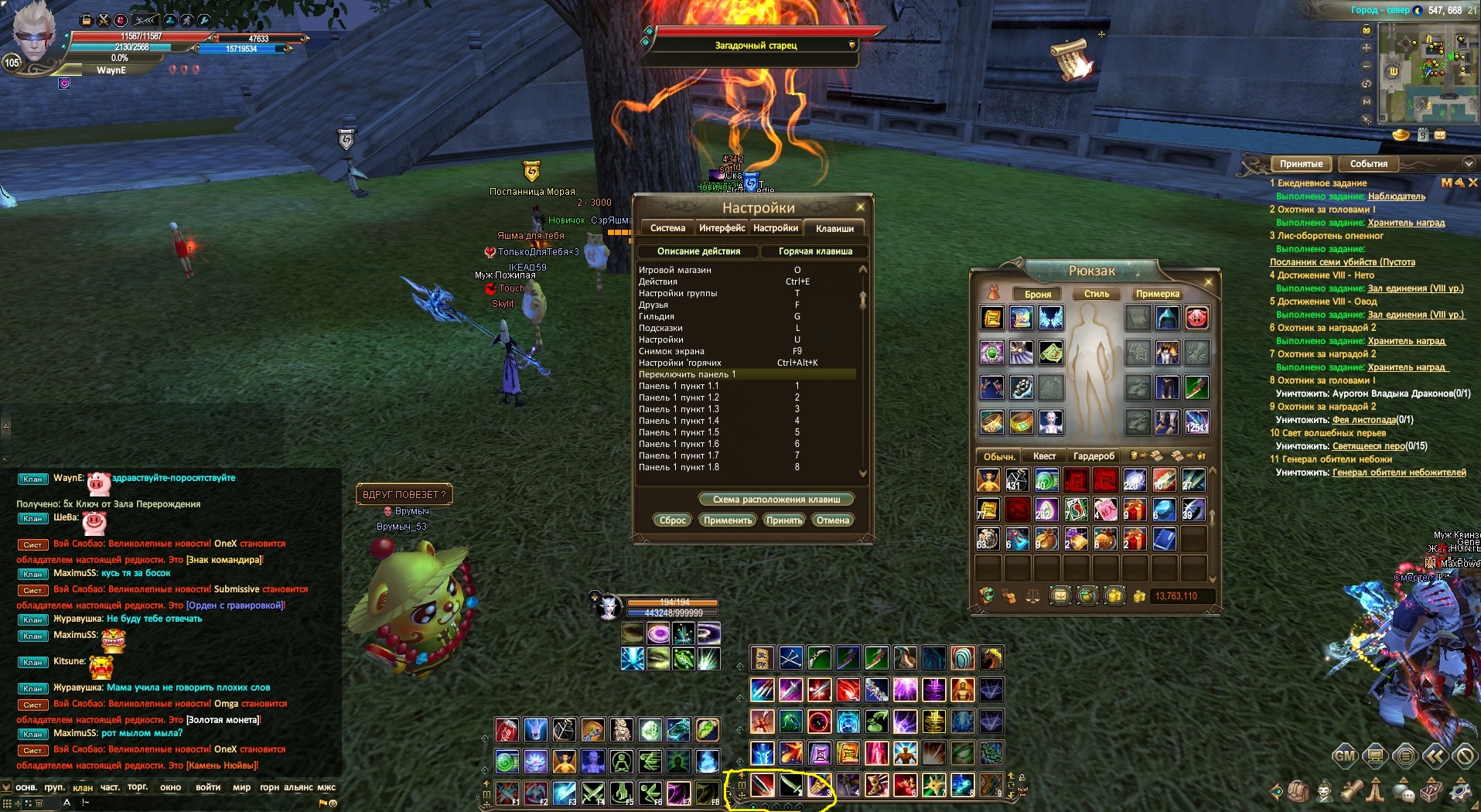This screenshot has width=1481, height=812.
Task: Confirm settings with the Принять button
Action: 783,520
